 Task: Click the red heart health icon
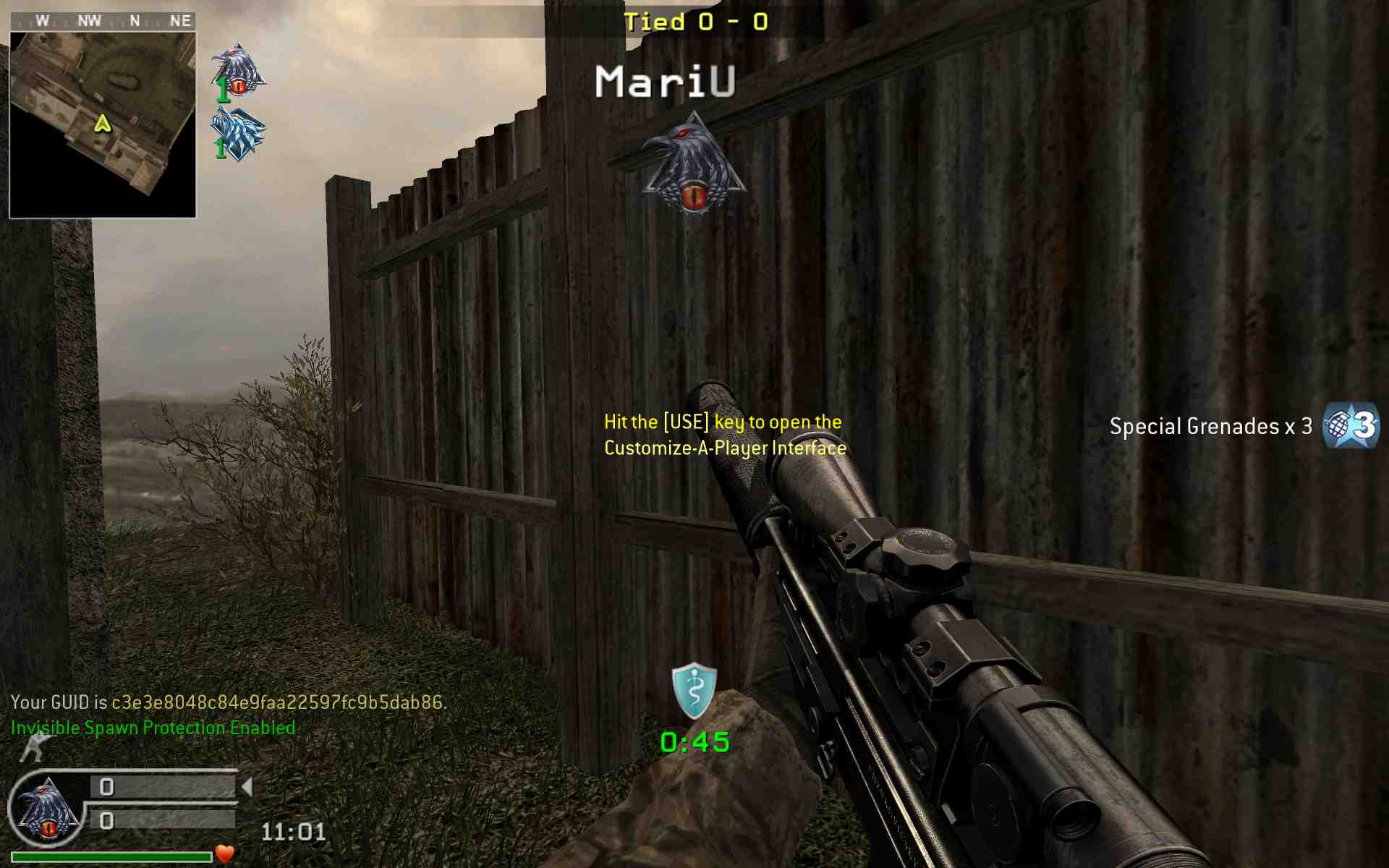point(226,854)
